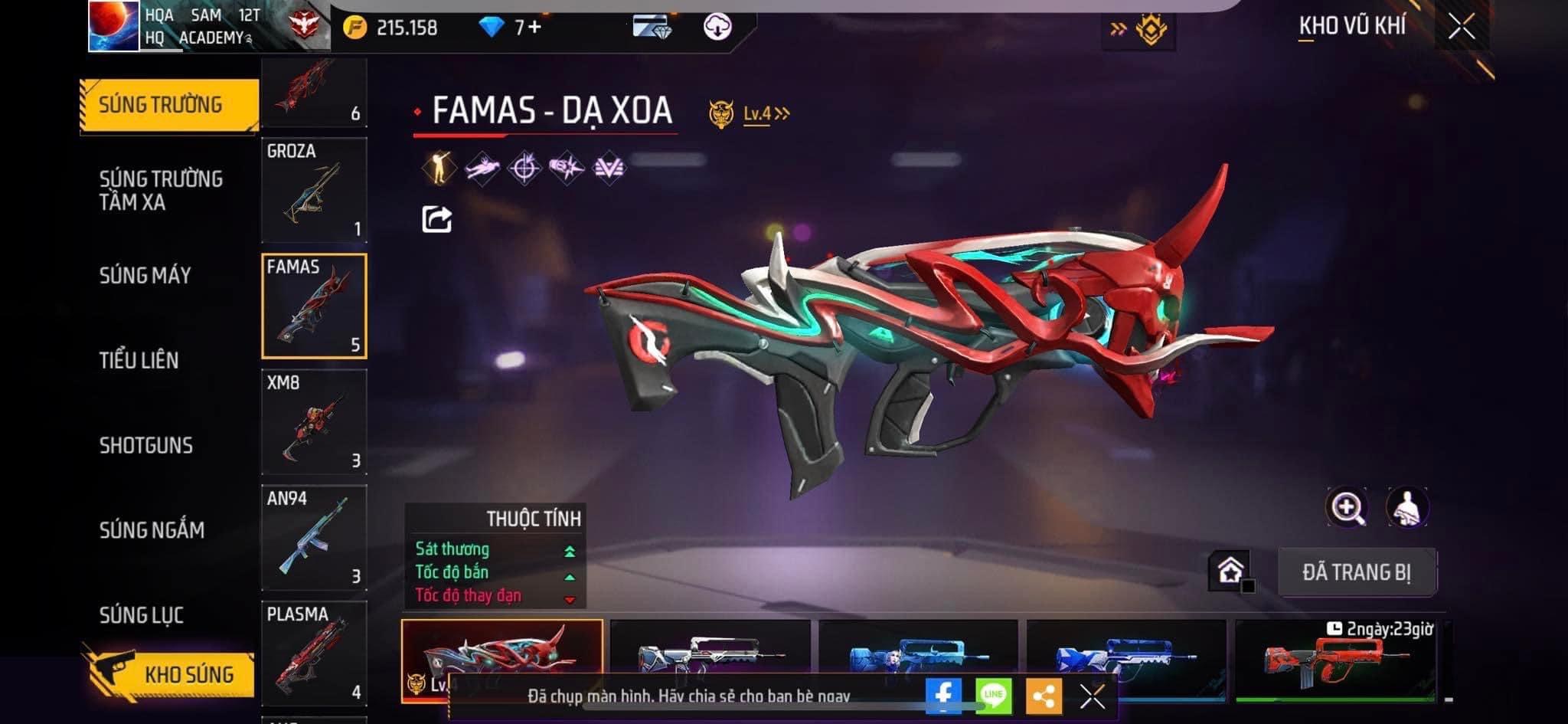
Task: Open the Súng Máy category
Action: click(145, 275)
